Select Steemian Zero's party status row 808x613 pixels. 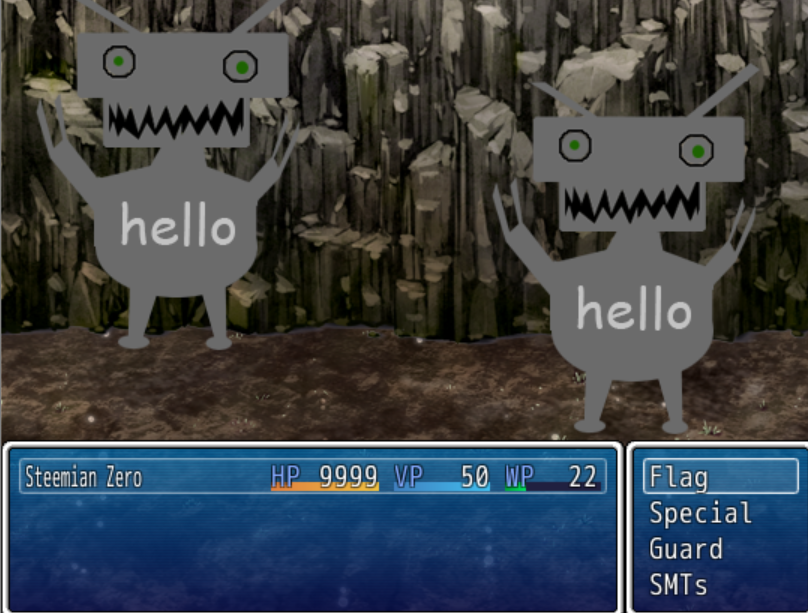click(x=312, y=477)
